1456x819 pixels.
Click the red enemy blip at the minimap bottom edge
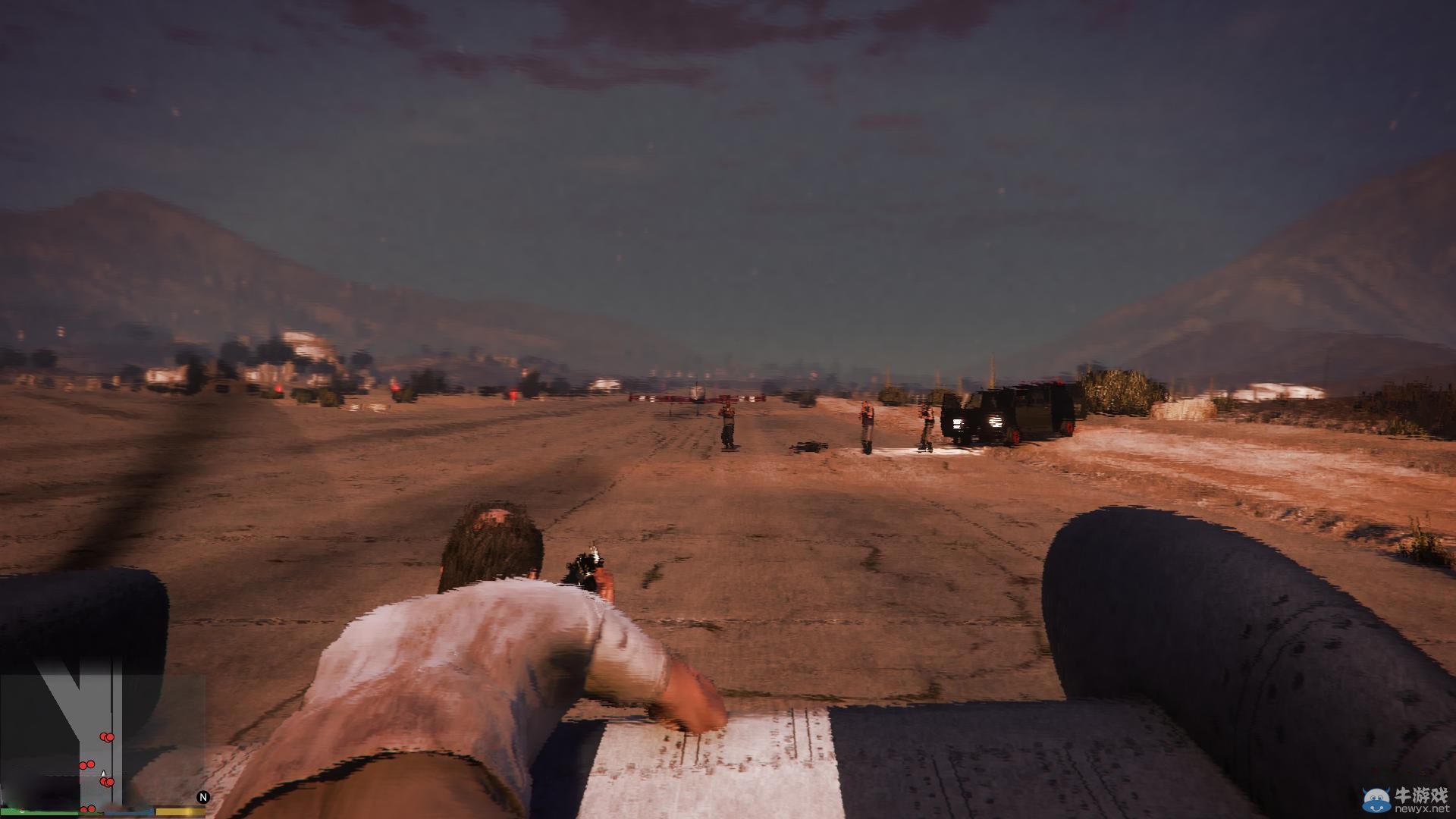click(87, 809)
